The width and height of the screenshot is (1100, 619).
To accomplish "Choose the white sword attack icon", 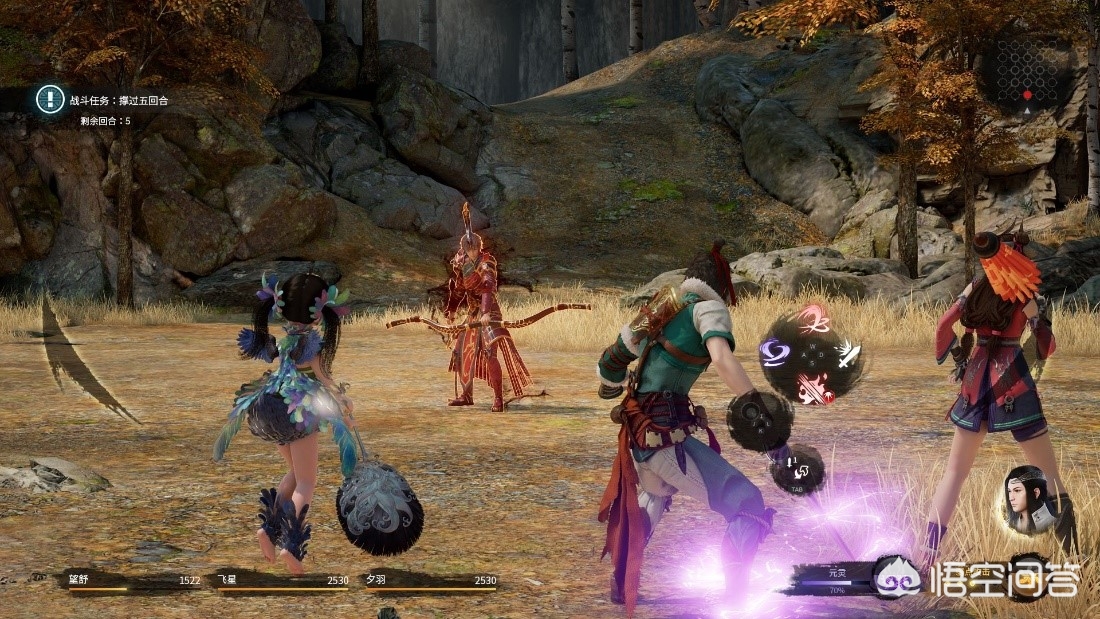I will (x=848, y=353).
